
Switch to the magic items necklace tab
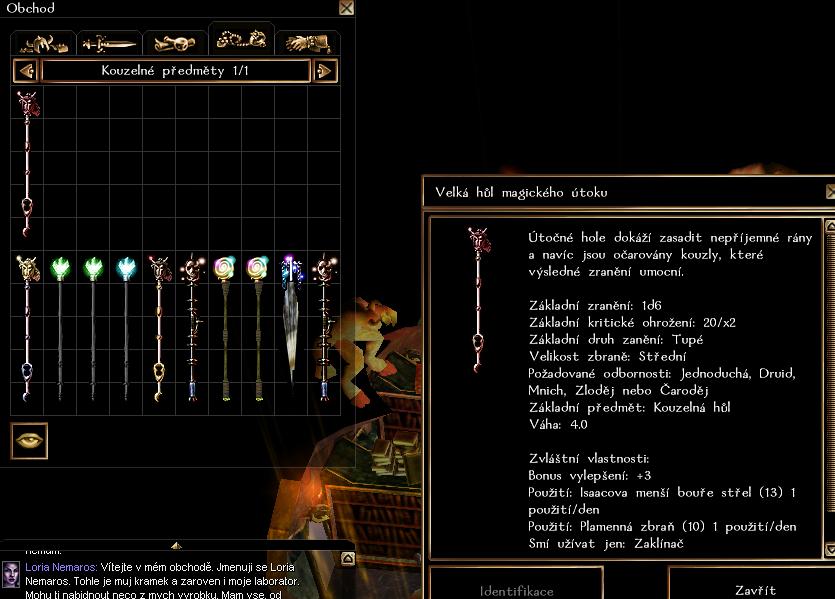pyautogui.click(x=241, y=40)
